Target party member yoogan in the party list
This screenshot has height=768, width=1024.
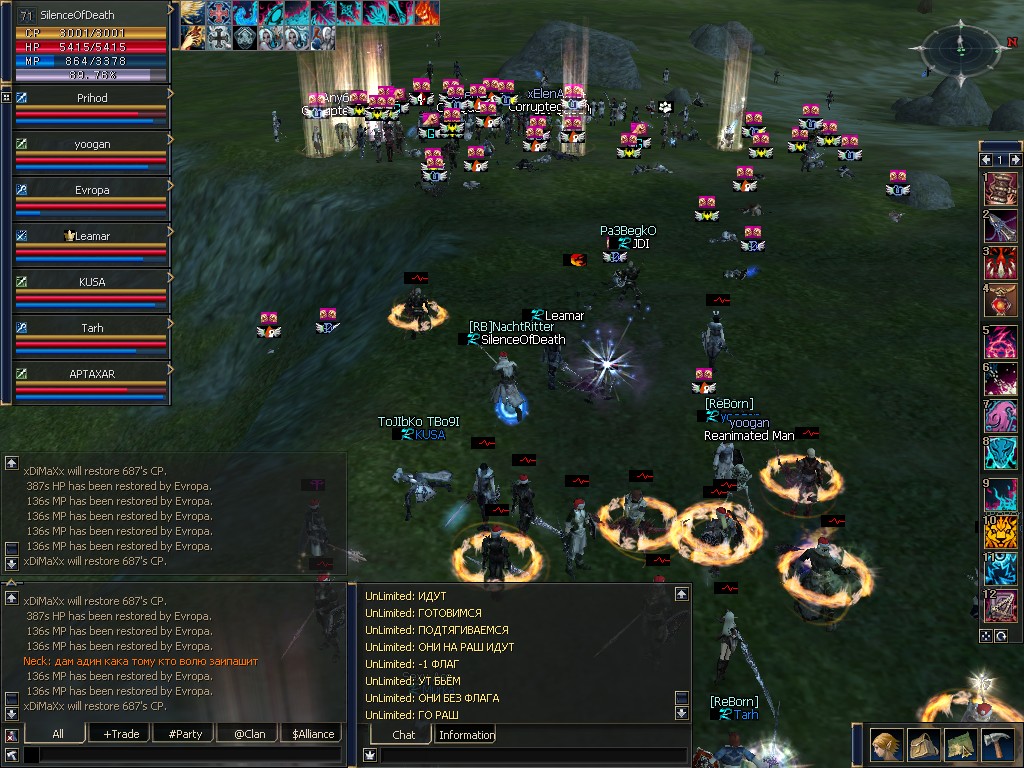[92, 153]
